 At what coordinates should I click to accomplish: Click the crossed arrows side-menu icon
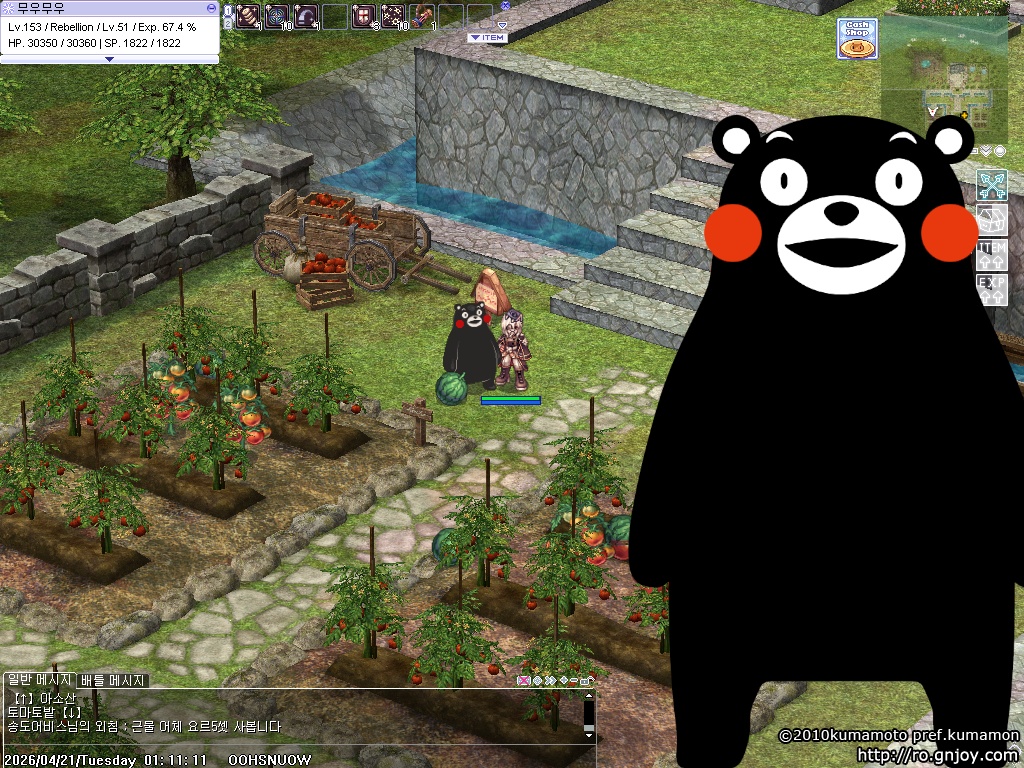pos(991,186)
